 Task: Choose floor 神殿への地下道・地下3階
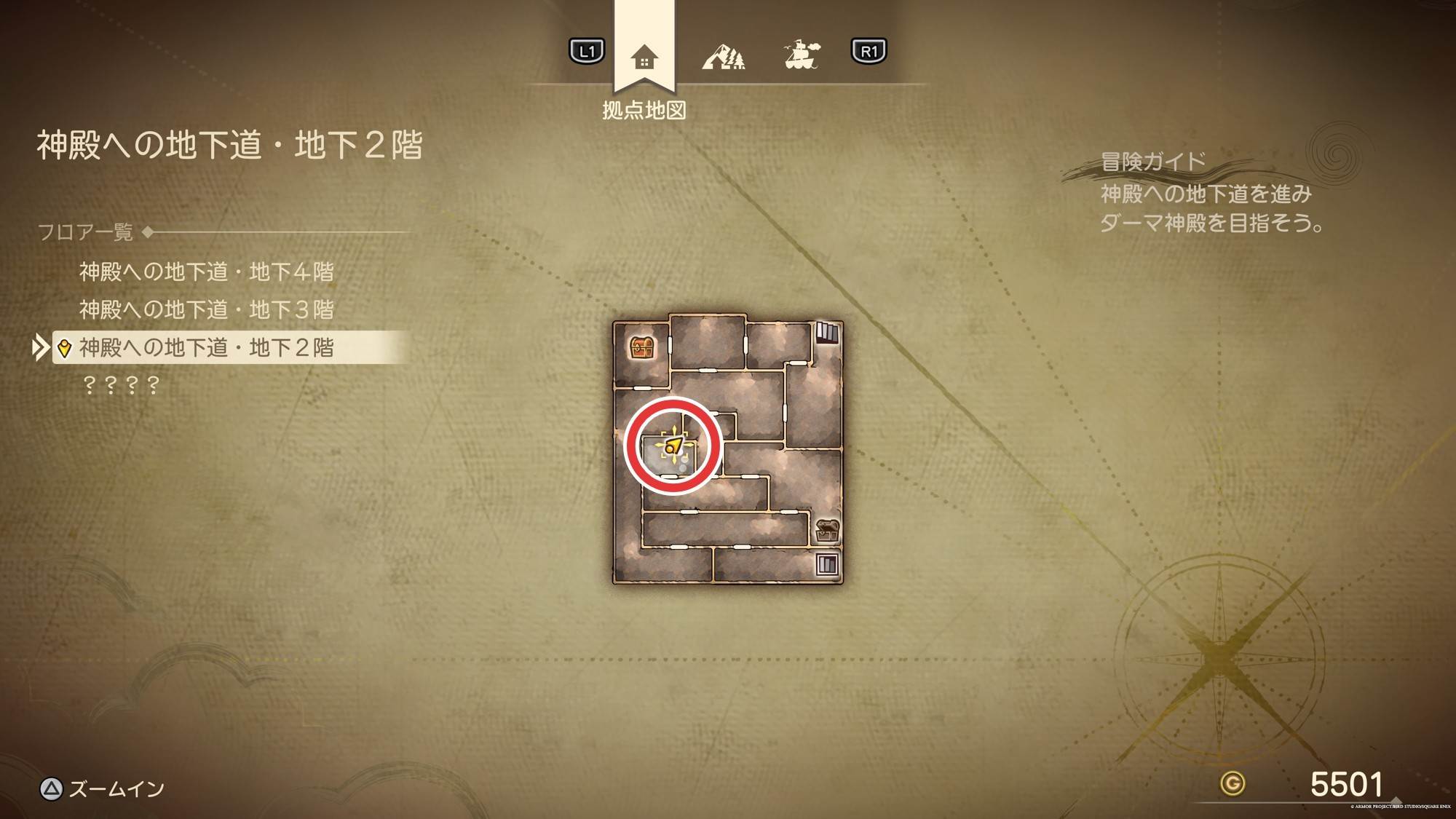(x=206, y=310)
